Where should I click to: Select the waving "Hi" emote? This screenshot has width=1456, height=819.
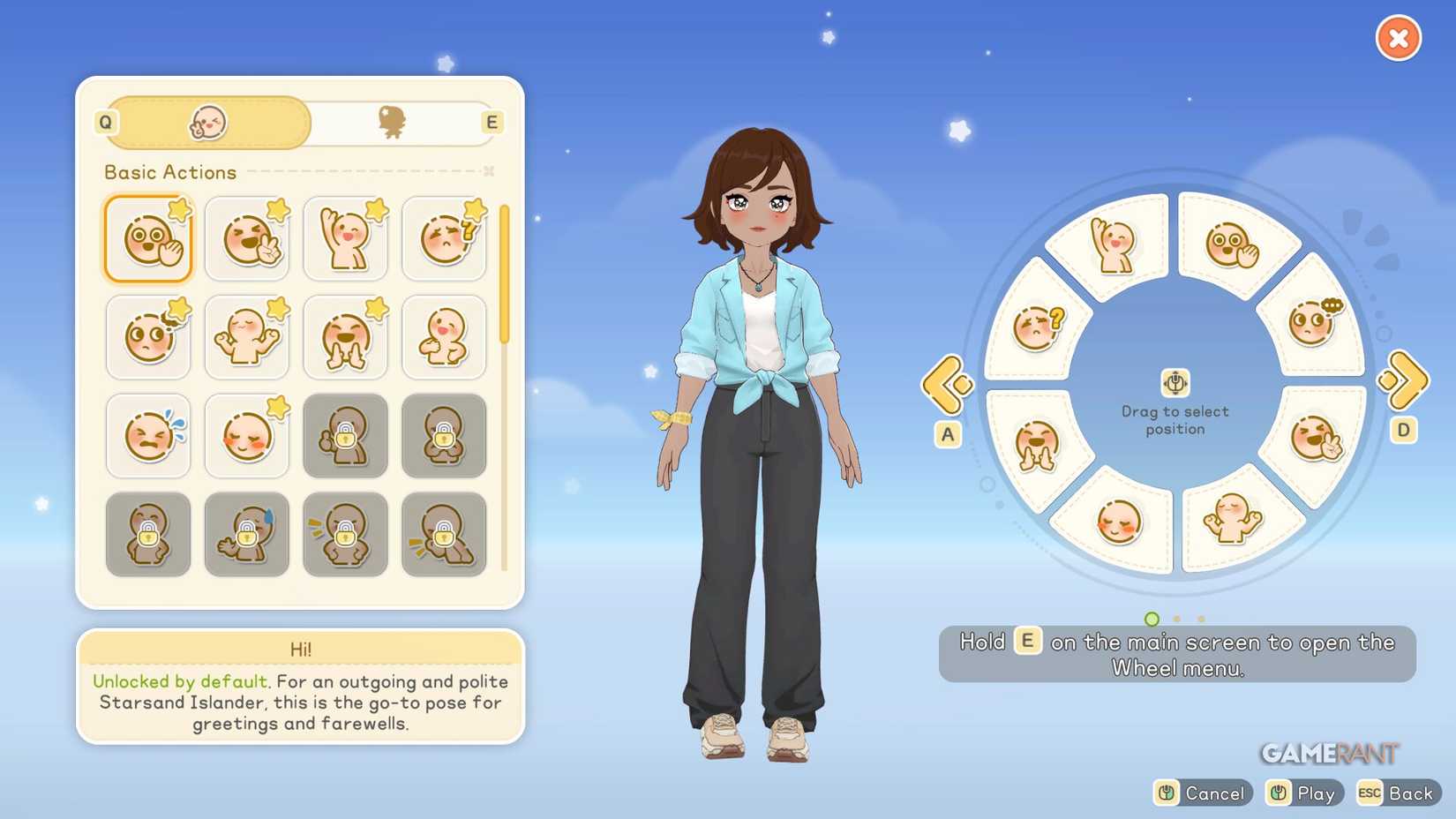tap(148, 238)
